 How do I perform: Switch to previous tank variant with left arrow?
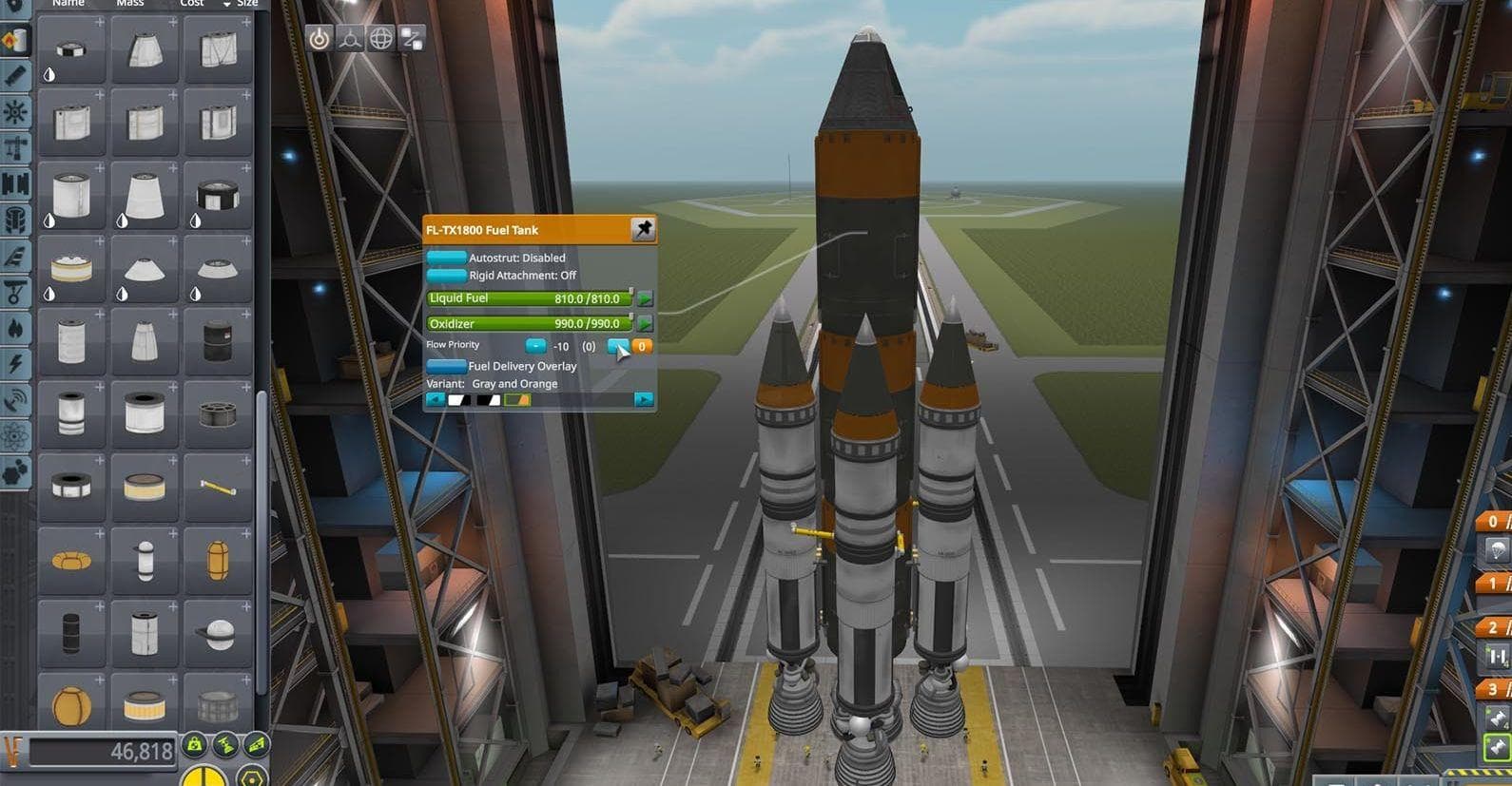pyautogui.click(x=436, y=400)
